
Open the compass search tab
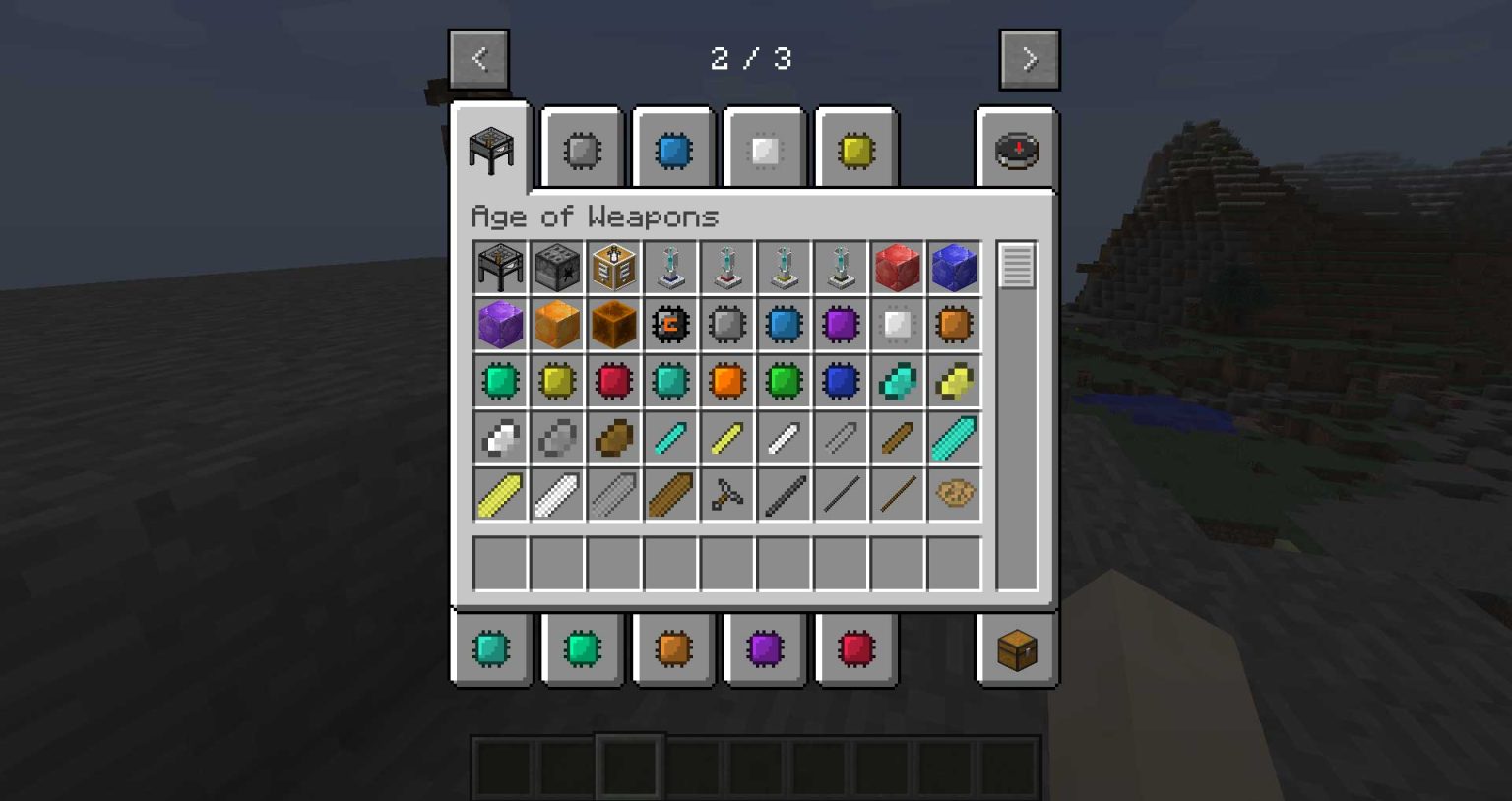click(1018, 150)
